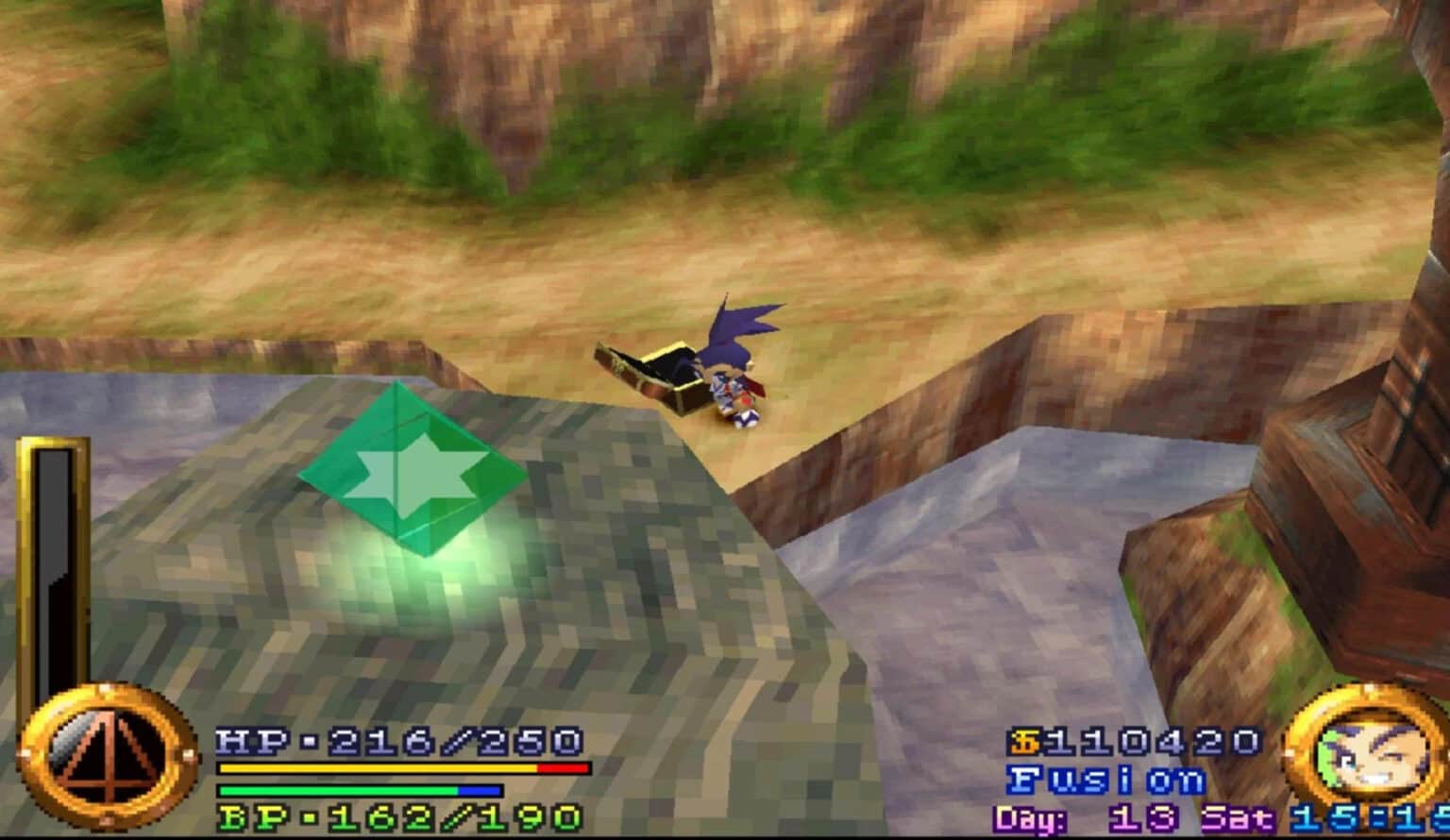Click the vertical gold gauge on the left
The height and width of the screenshot is (840, 1450).
click(49, 576)
